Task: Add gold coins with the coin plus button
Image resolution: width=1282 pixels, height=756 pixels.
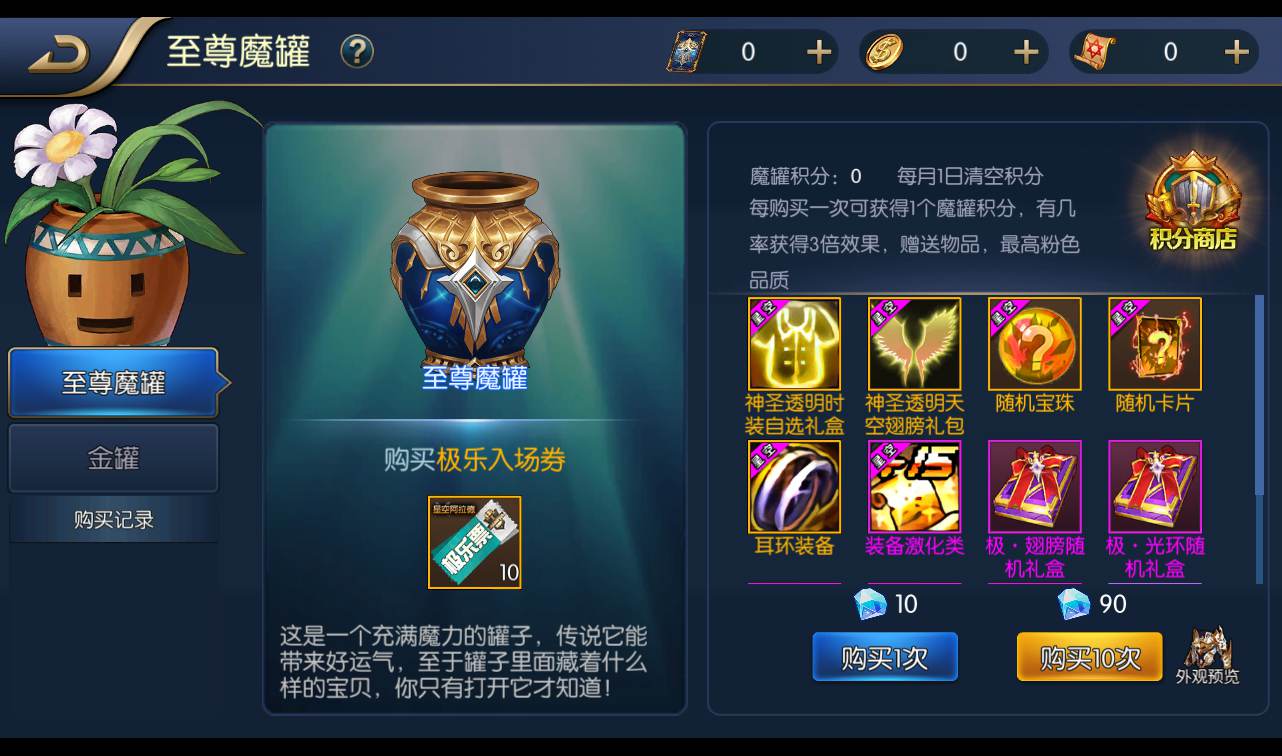Action: tap(1024, 51)
